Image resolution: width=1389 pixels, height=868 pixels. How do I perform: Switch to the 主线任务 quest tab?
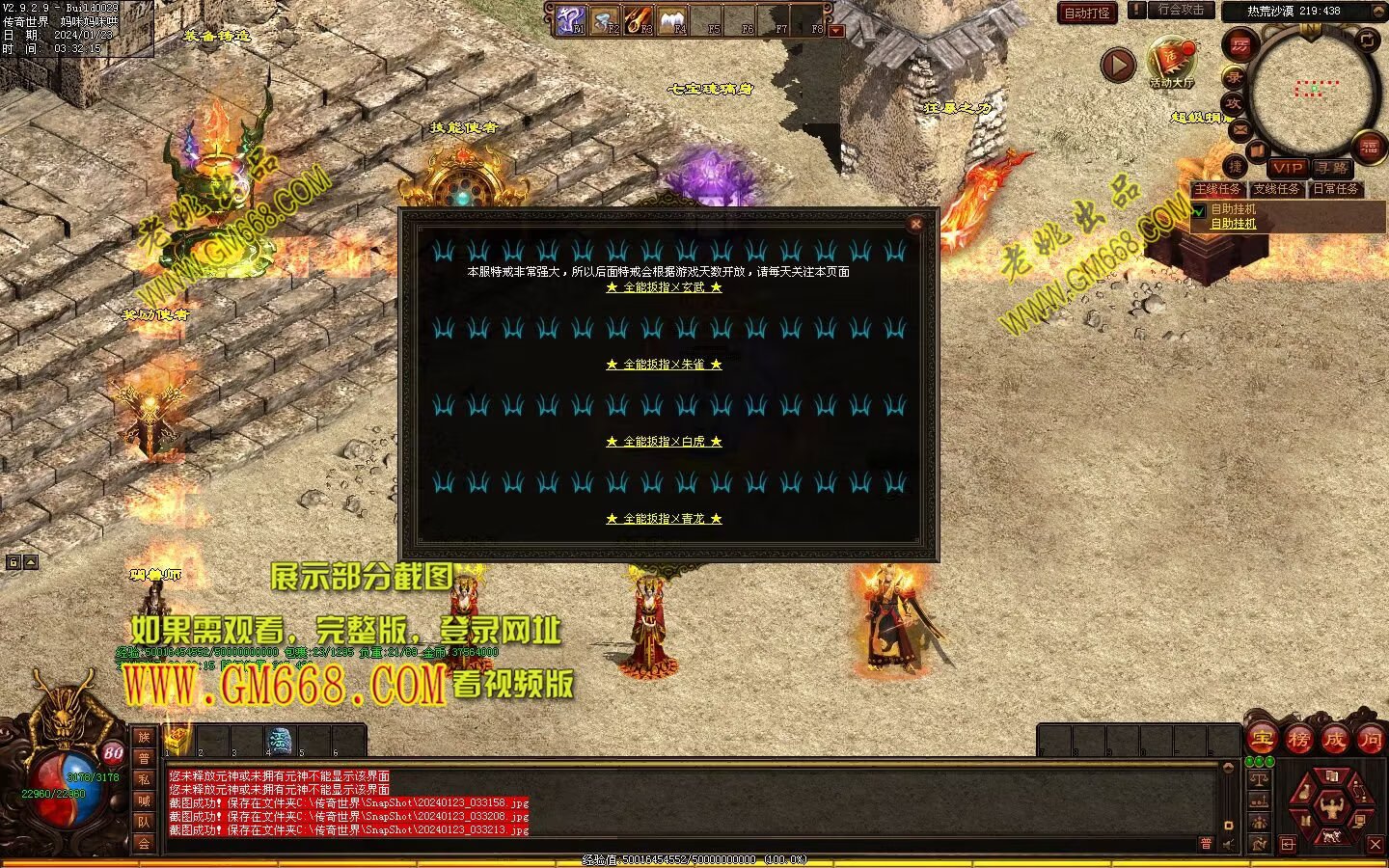pyautogui.click(x=1217, y=189)
